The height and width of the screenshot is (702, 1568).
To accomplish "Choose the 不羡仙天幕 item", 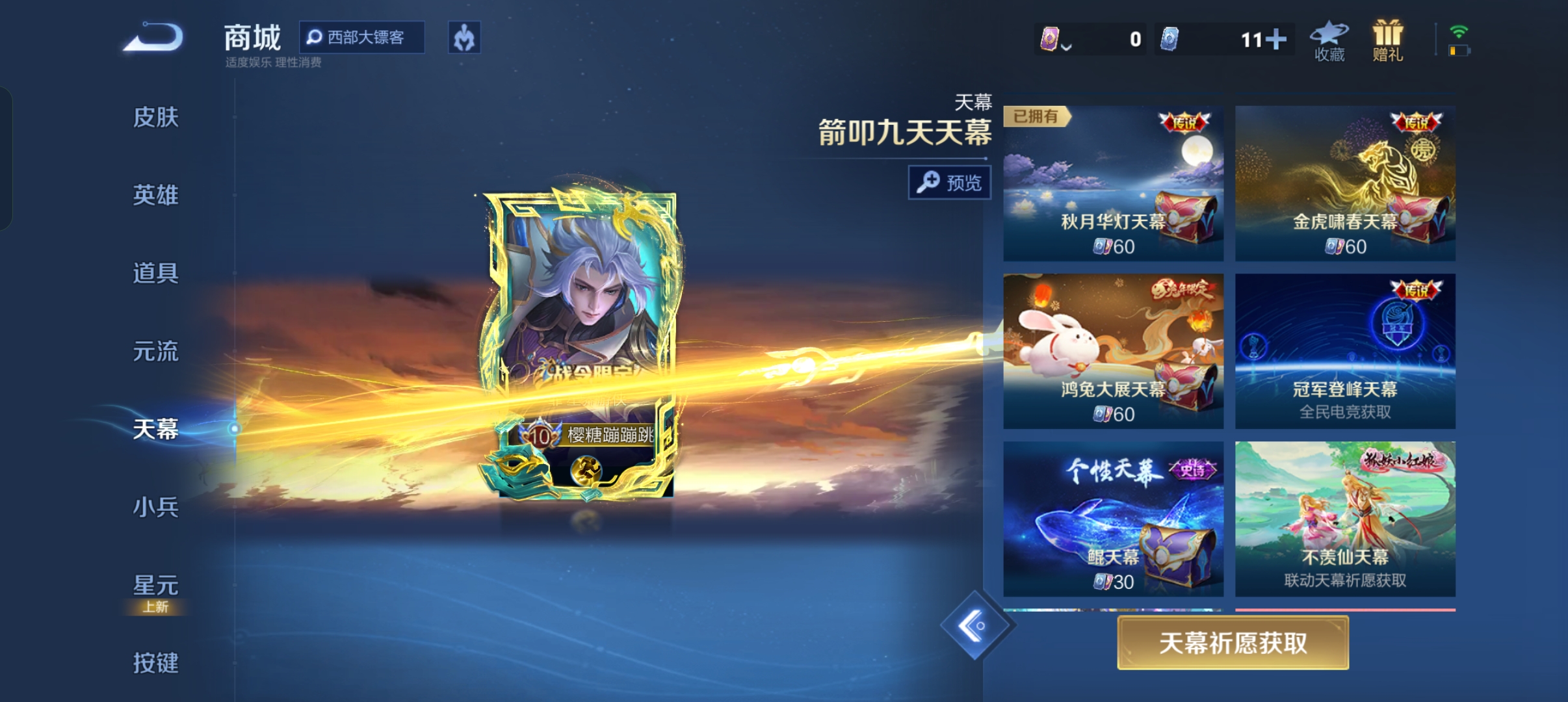I will [1345, 519].
